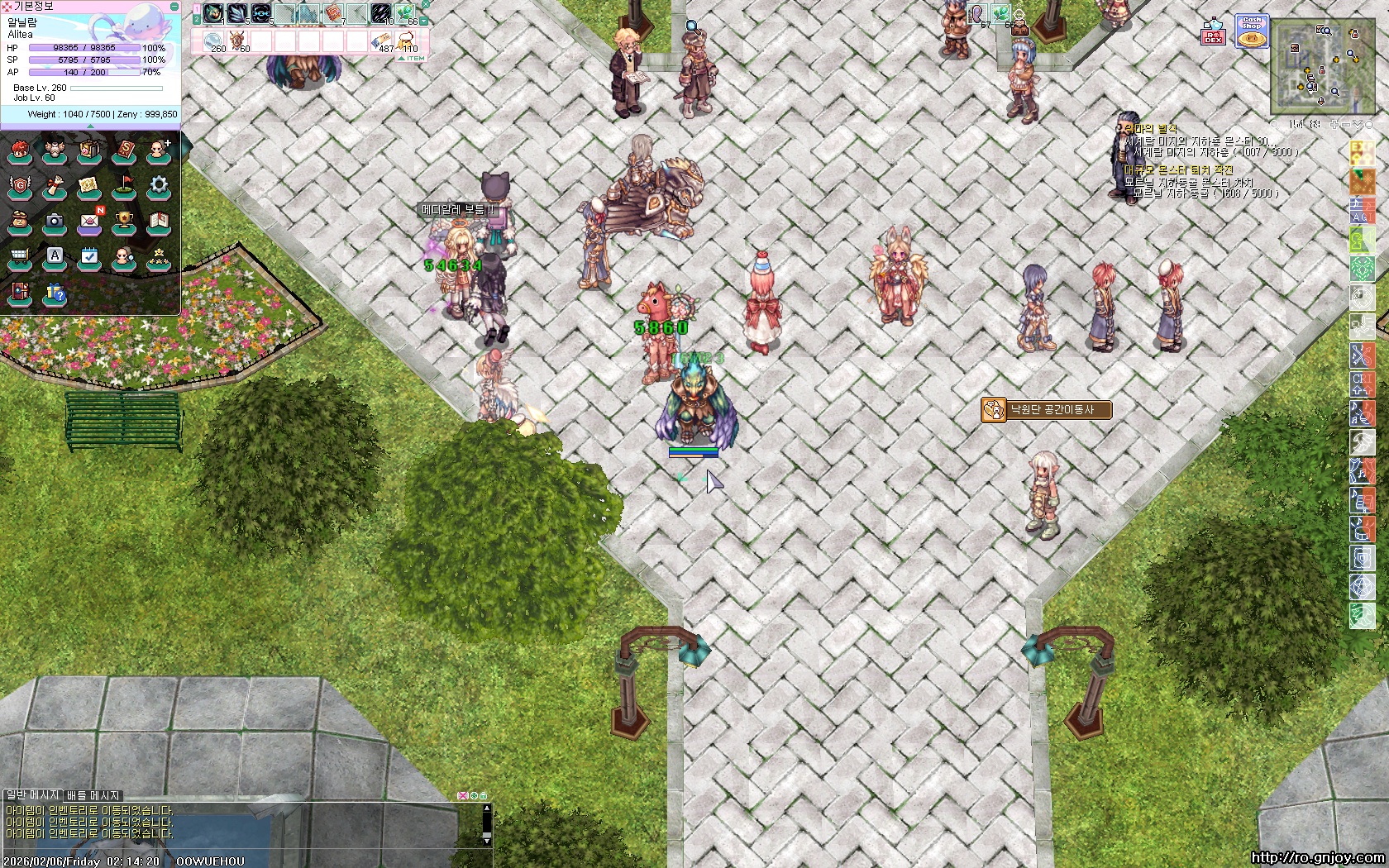Viewport: 1389px width, 868px height.
Task: Open the Zeny money bag icon
Action: [20, 222]
